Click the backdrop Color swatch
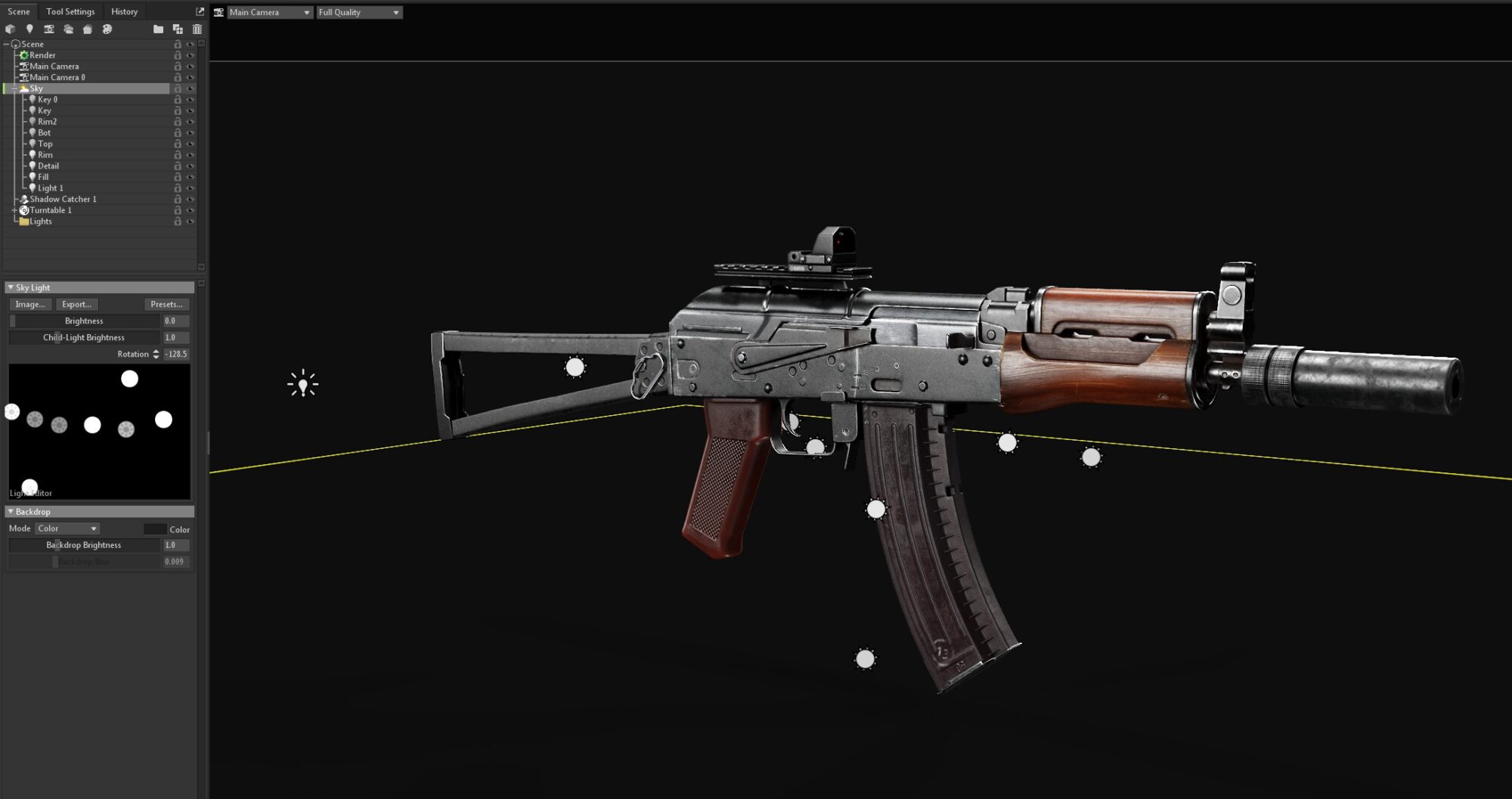1512x799 pixels. point(155,529)
